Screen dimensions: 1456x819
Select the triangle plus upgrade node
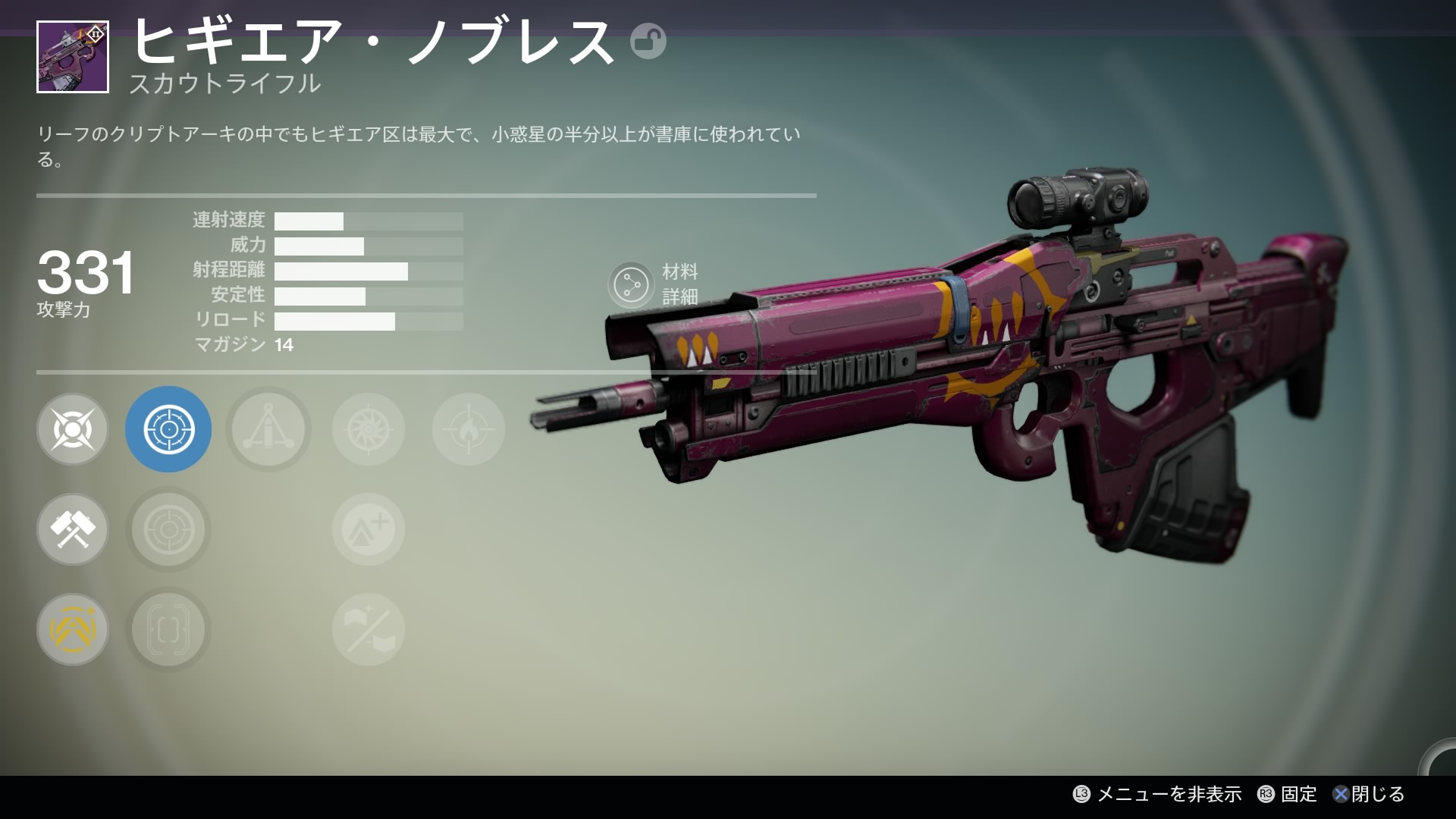pyautogui.click(x=369, y=529)
